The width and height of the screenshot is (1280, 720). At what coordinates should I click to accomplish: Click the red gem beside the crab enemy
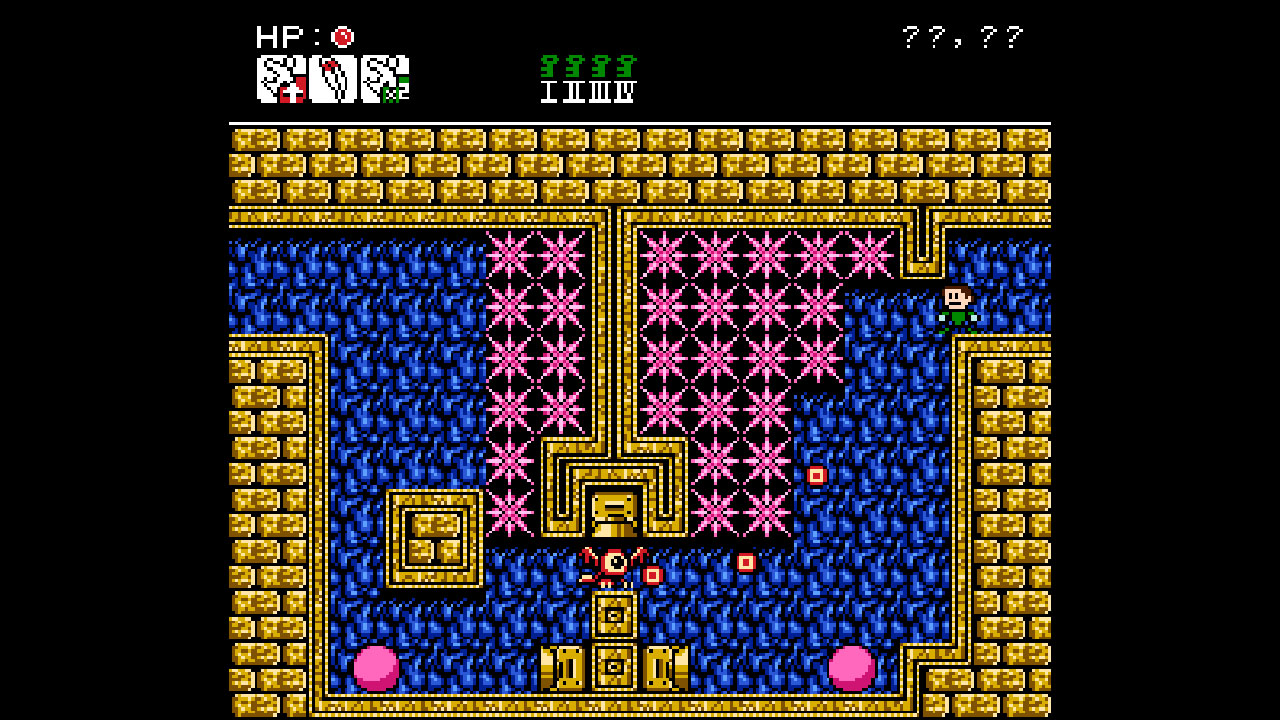(655, 575)
